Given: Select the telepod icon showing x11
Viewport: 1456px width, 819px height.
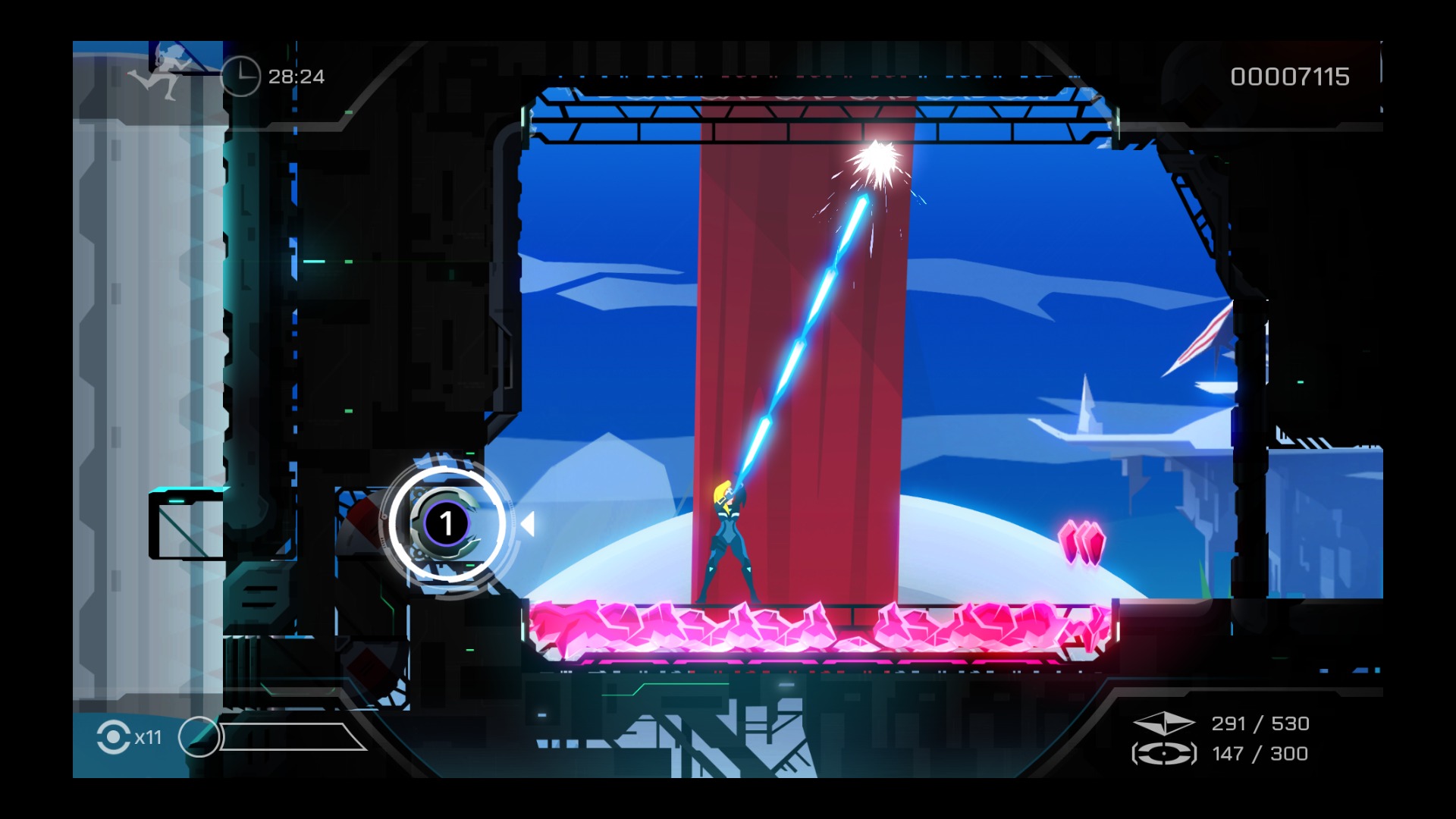Looking at the screenshot, I should tap(114, 737).
